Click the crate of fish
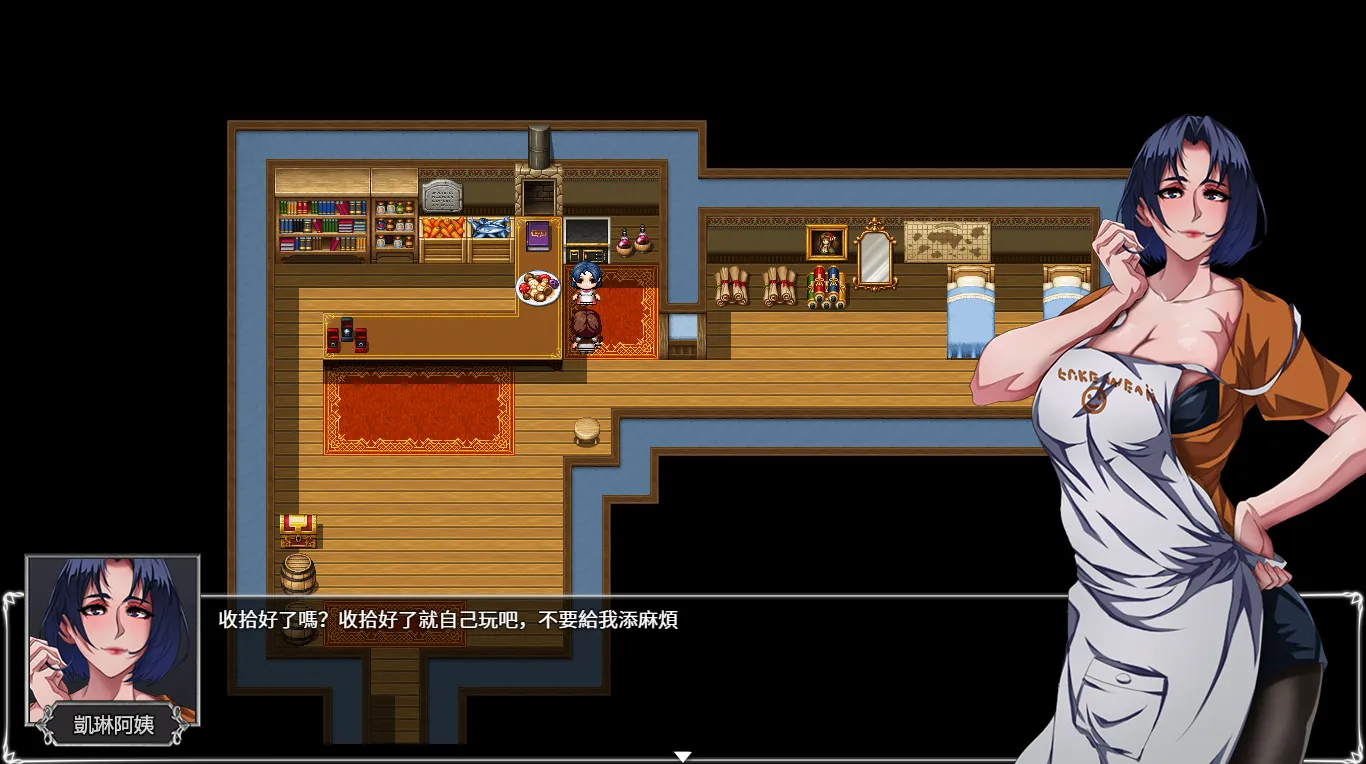This screenshot has height=764, width=1366. click(x=489, y=230)
